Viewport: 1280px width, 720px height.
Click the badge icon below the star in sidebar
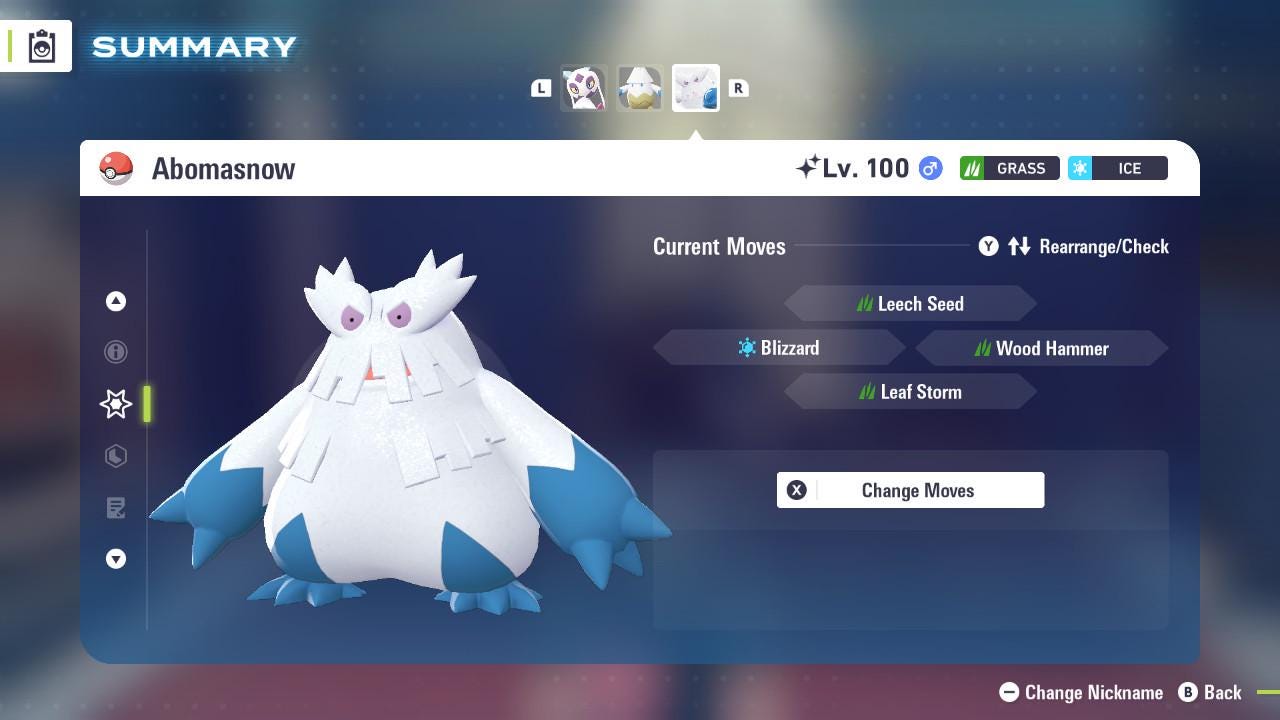[116, 456]
